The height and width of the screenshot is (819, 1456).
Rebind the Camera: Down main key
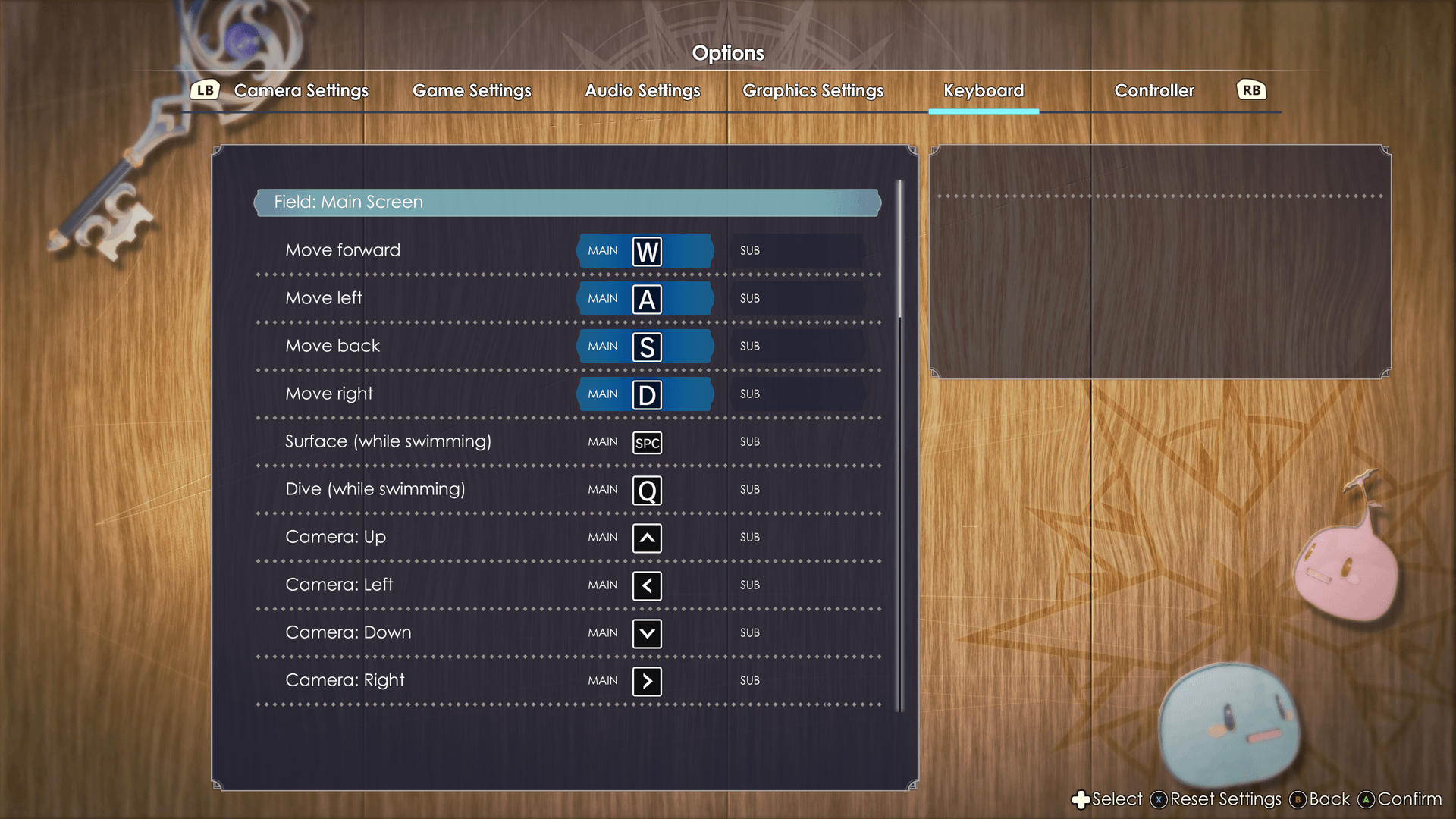646,633
